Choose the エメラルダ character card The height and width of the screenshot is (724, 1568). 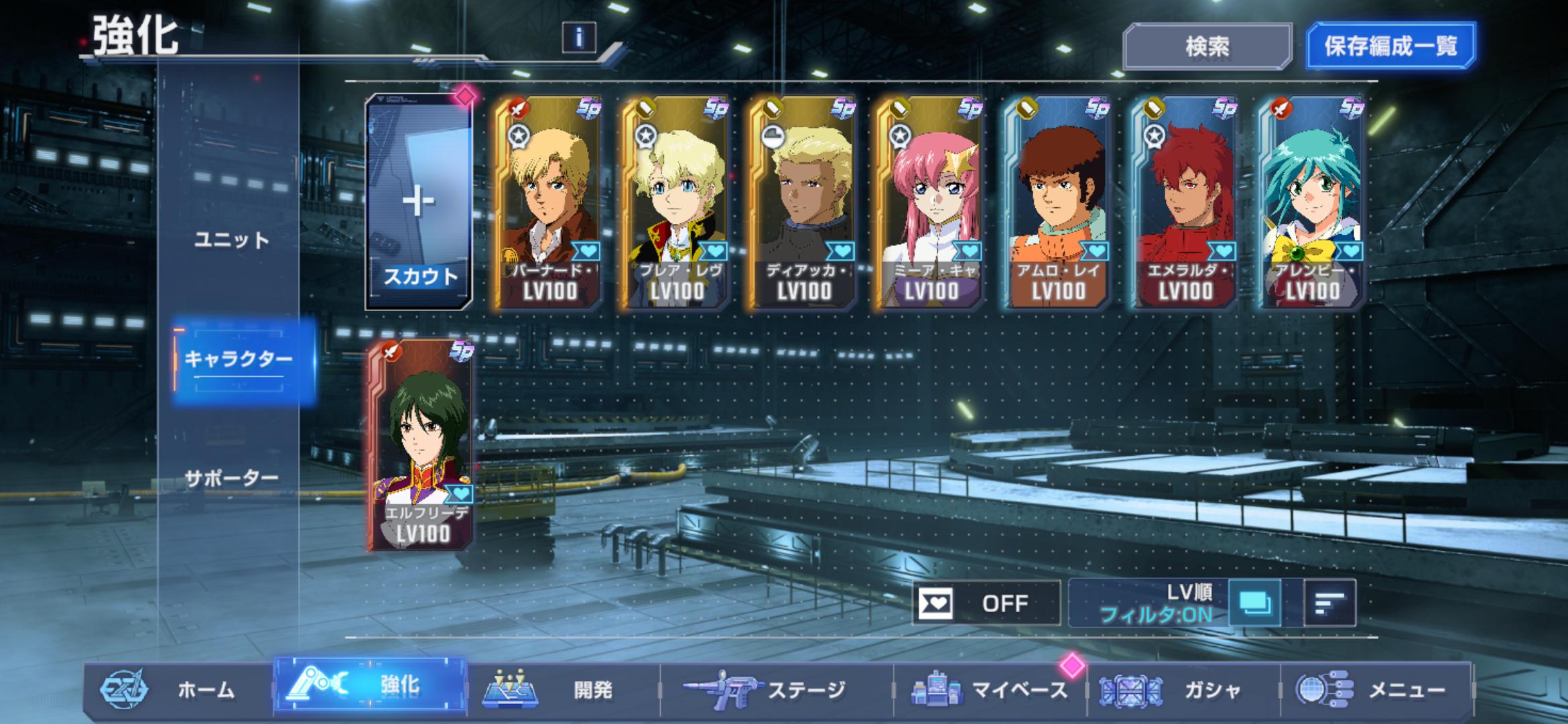click(1185, 202)
